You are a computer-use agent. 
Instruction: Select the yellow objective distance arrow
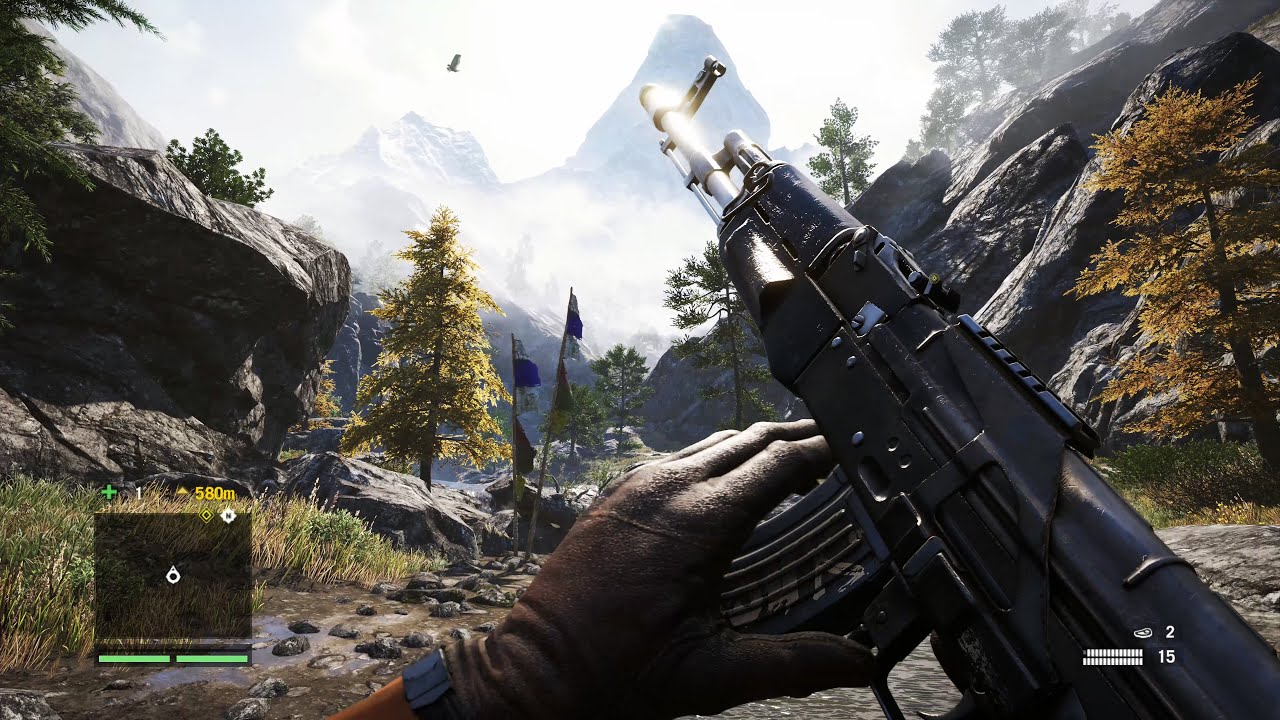[181, 493]
